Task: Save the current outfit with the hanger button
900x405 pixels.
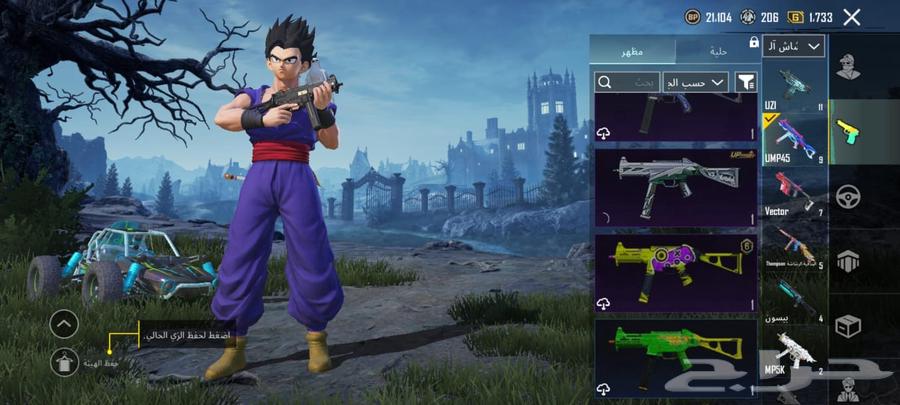Action: click(x=64, y=363)
